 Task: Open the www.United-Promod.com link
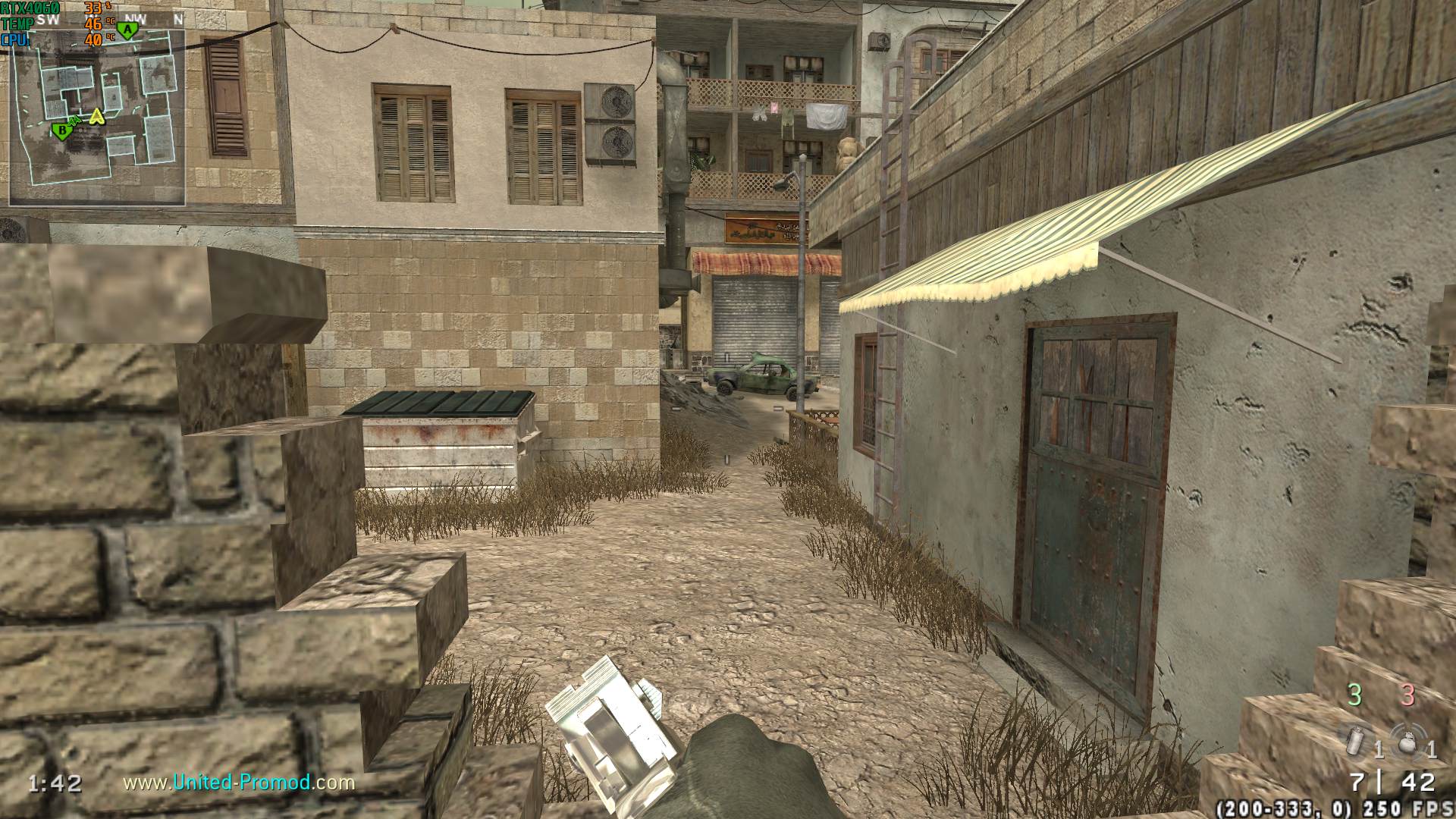pyautogui.click(x=239, y=782)
